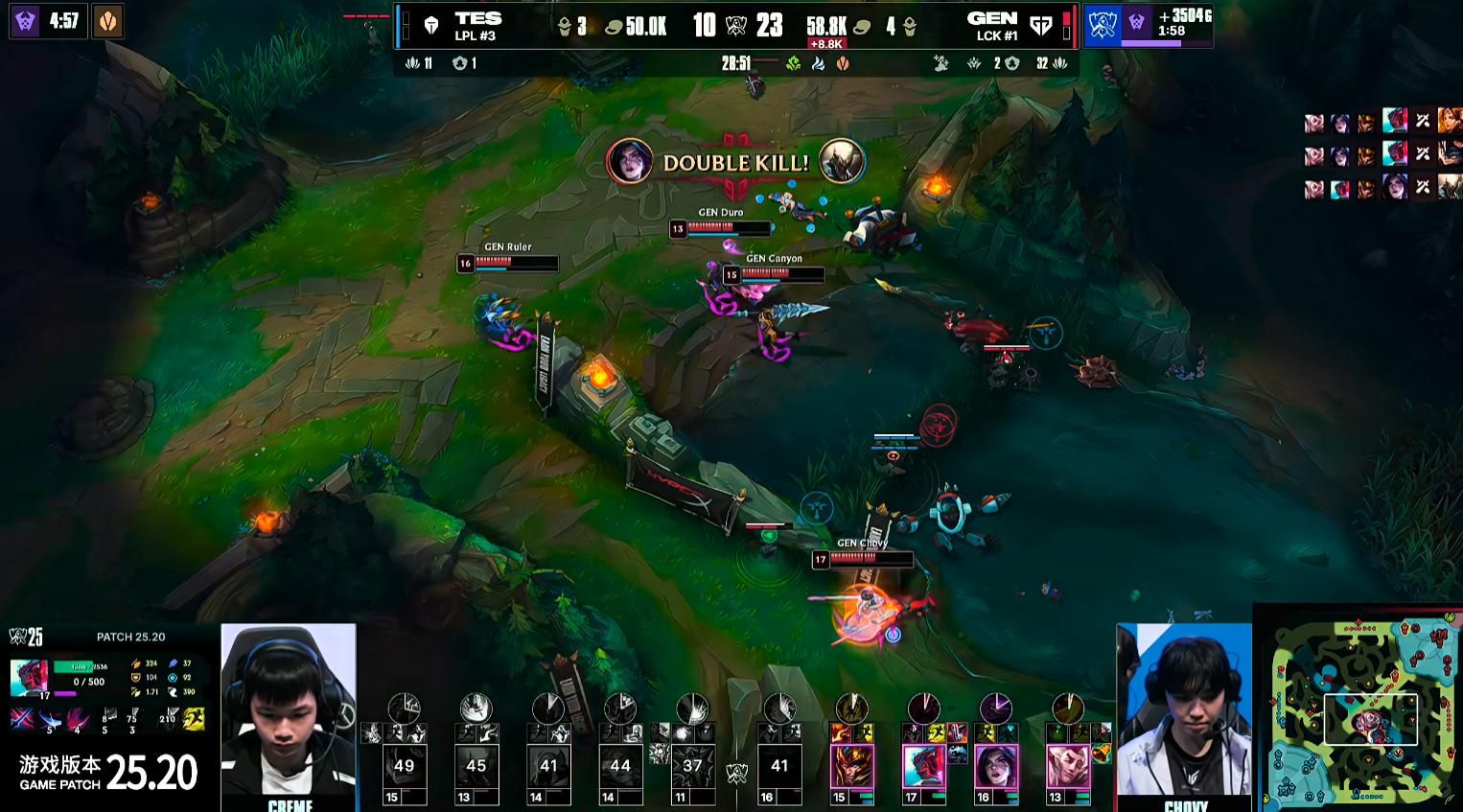Choose Yone's level 17 portrait in team bar

pos(923,767)
